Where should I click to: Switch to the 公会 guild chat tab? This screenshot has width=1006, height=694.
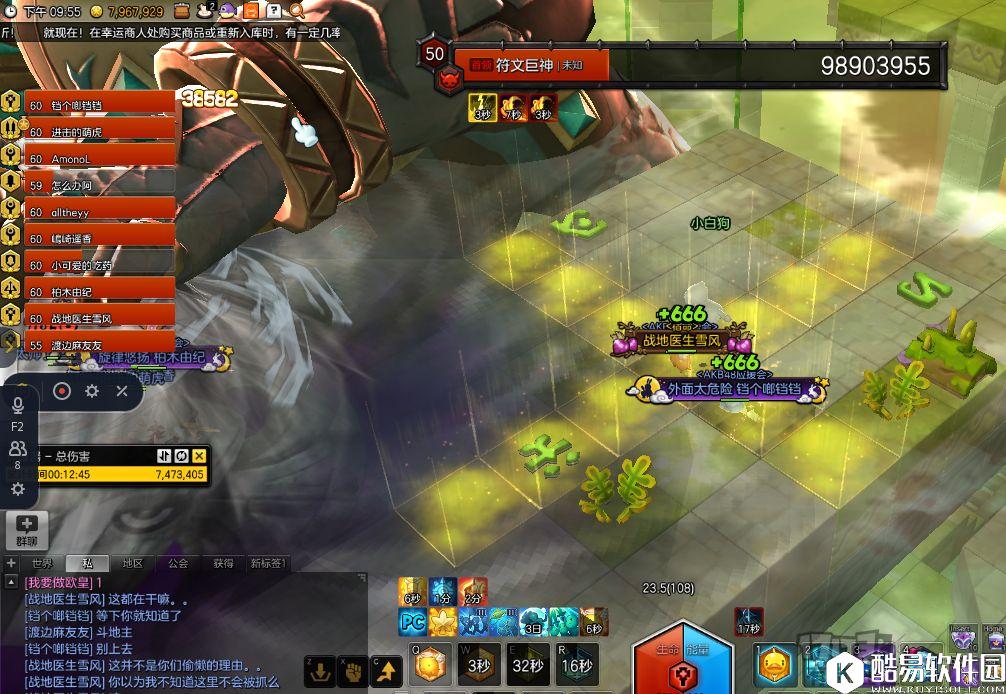(x=178, y=564)
